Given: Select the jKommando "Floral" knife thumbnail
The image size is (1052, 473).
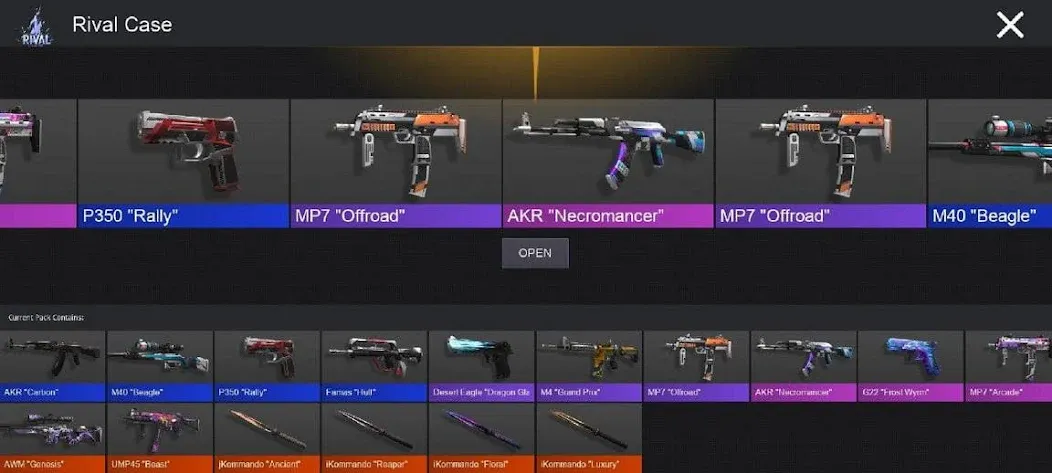Looking at the screenshot, I should point(481,436).
